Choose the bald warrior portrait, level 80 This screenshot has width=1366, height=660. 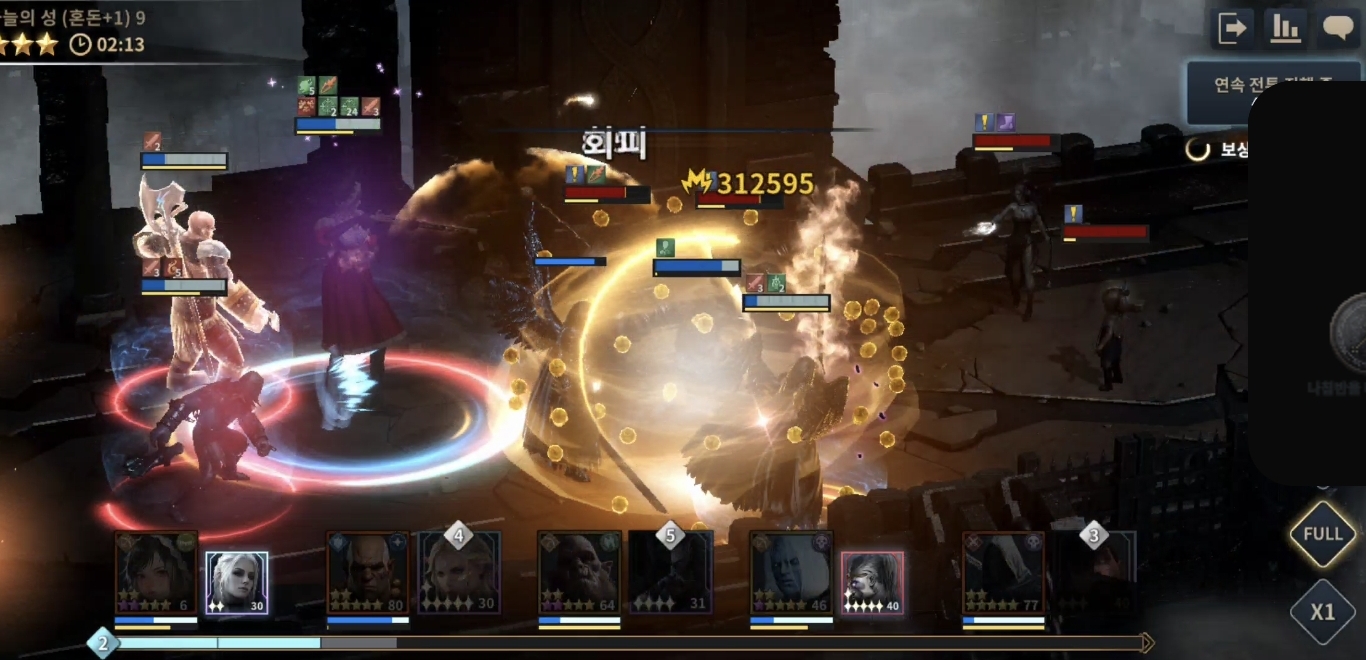click(368, 573)
